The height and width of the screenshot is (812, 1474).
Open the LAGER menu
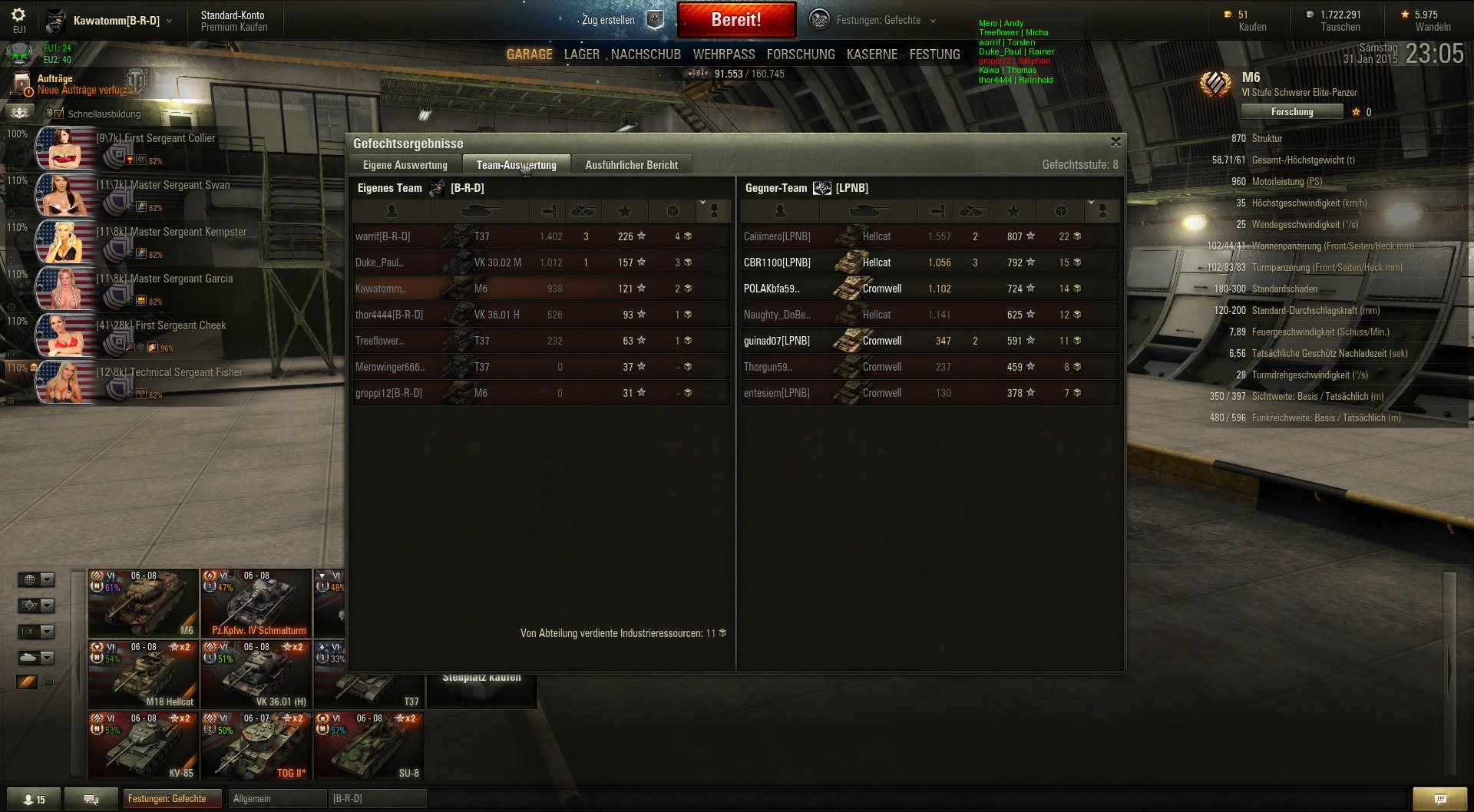[581, 54]
